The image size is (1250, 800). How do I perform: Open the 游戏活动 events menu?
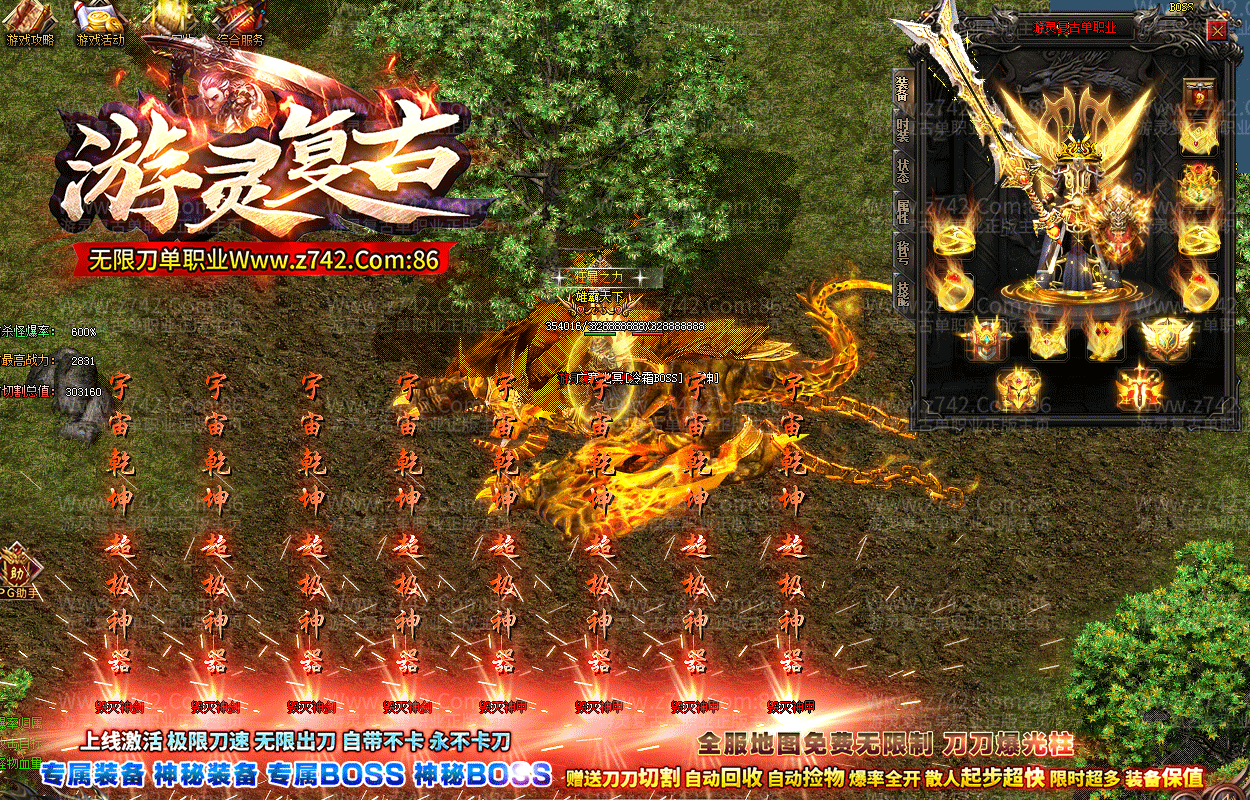point(100,25)
